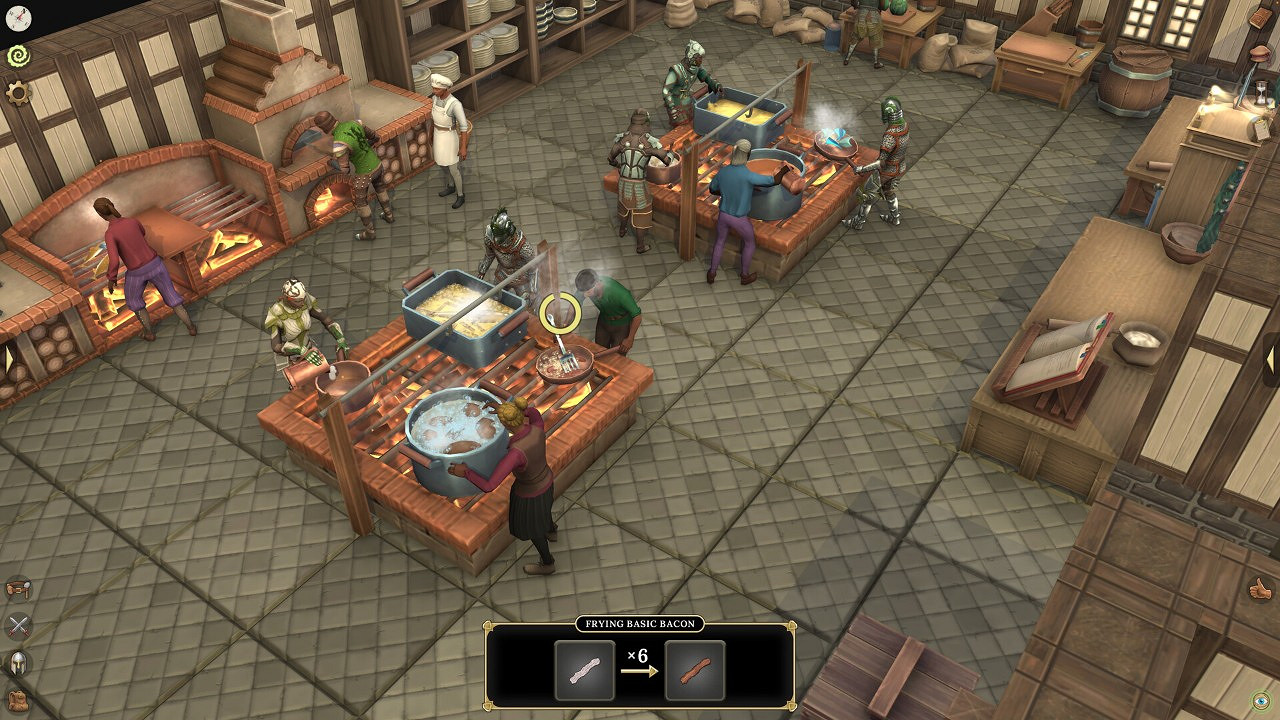The image size is (1280, 720).
Task: Click the thumbs-up icon
Action: click(x=1260, y=589)
